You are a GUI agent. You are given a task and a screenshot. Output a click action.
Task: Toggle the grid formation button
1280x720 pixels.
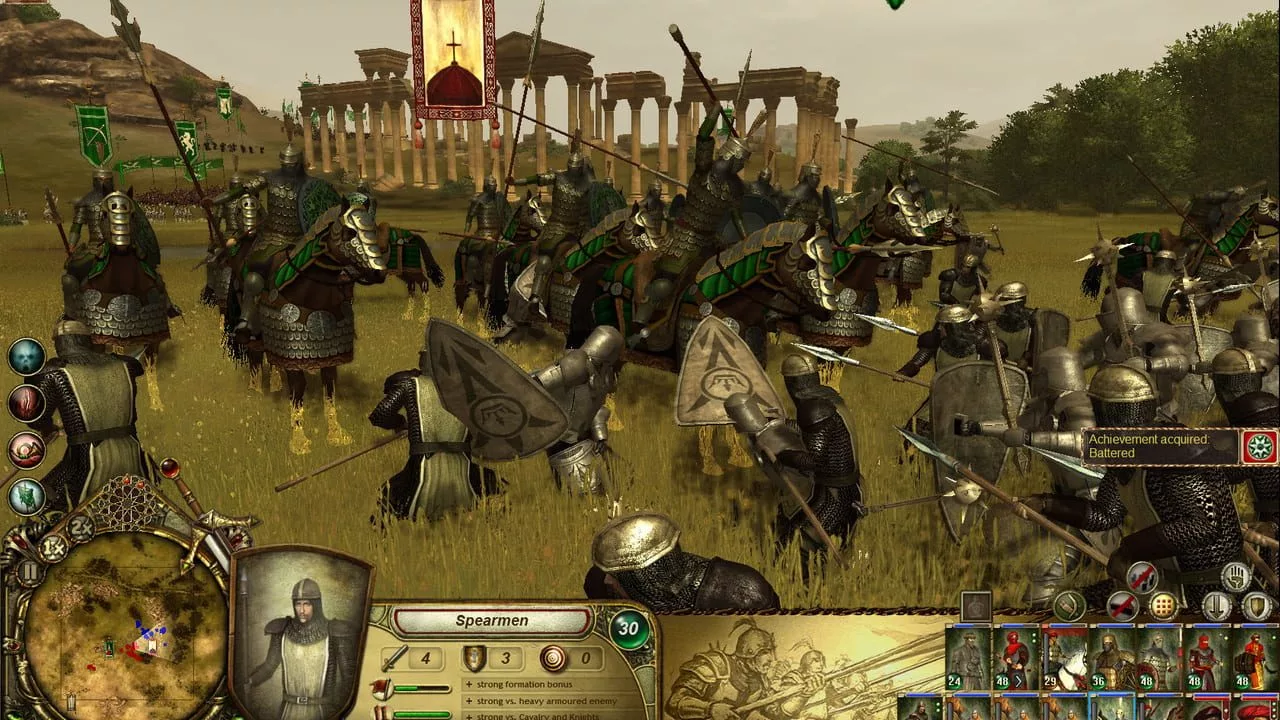click(1163, 605)
